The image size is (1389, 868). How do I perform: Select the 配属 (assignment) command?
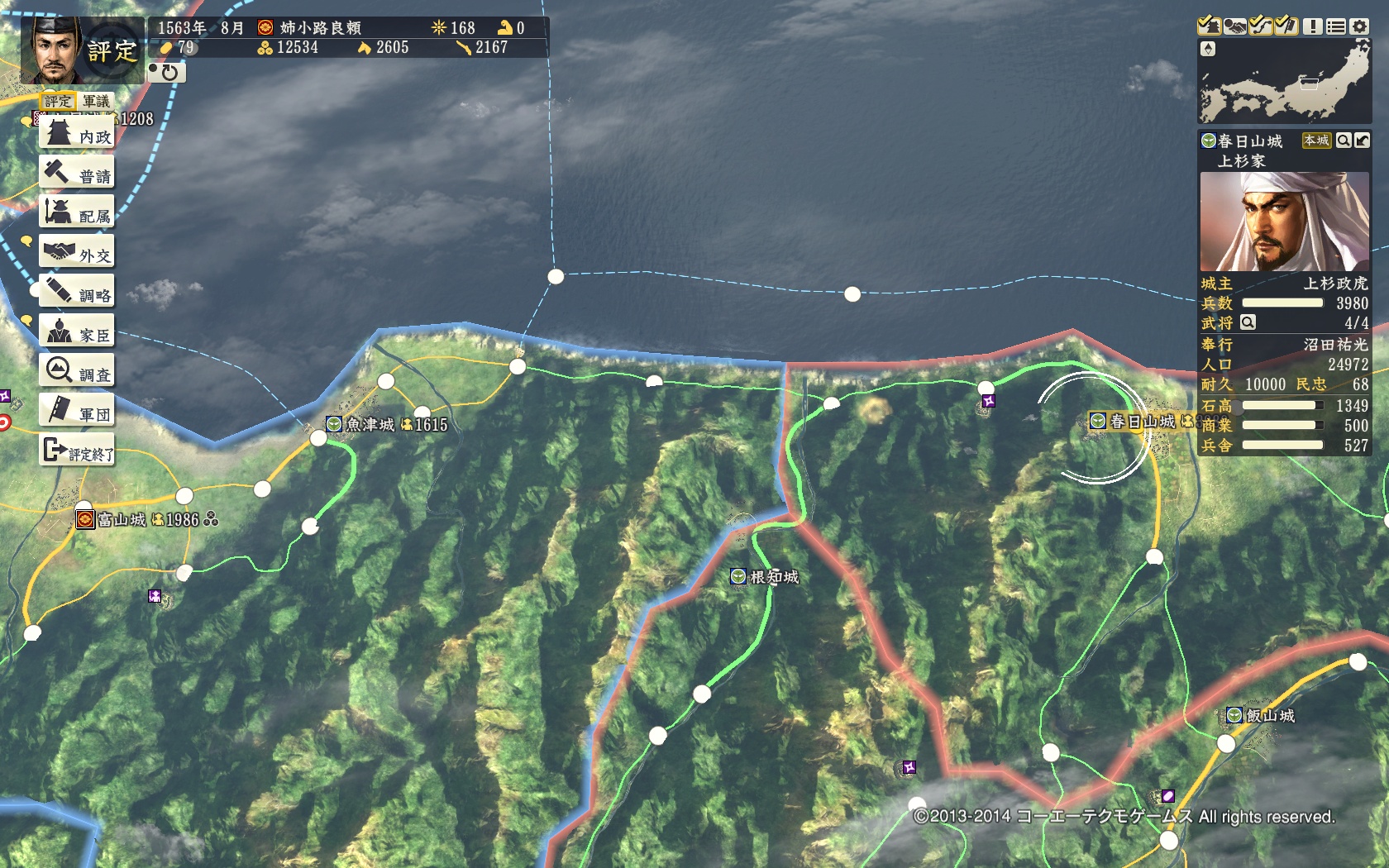pos(77,213)
